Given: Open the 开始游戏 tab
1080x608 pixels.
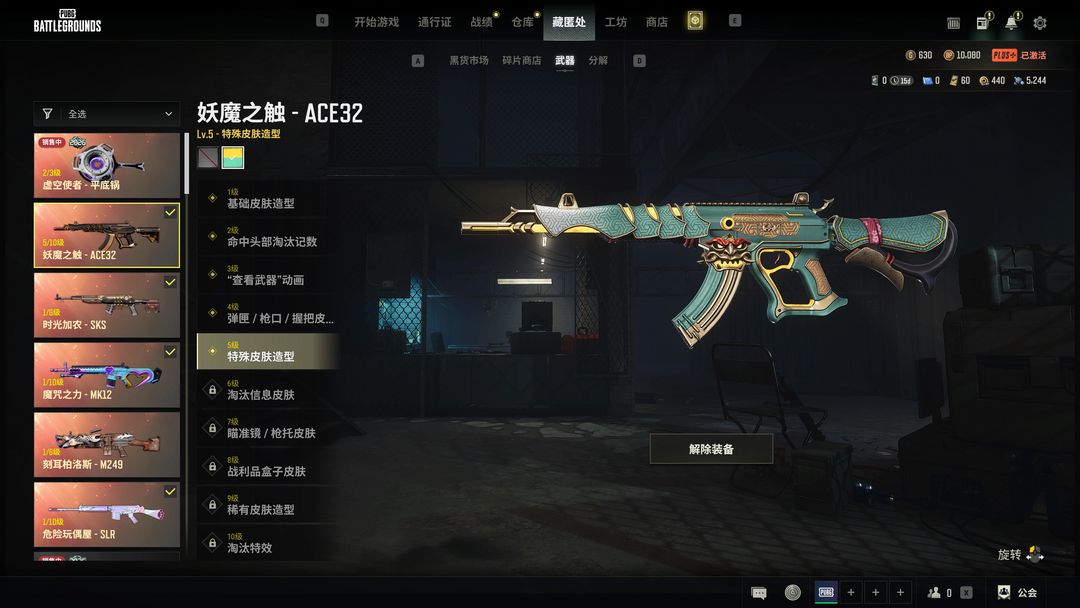Looking at the screenshot, I should [376, 22].
